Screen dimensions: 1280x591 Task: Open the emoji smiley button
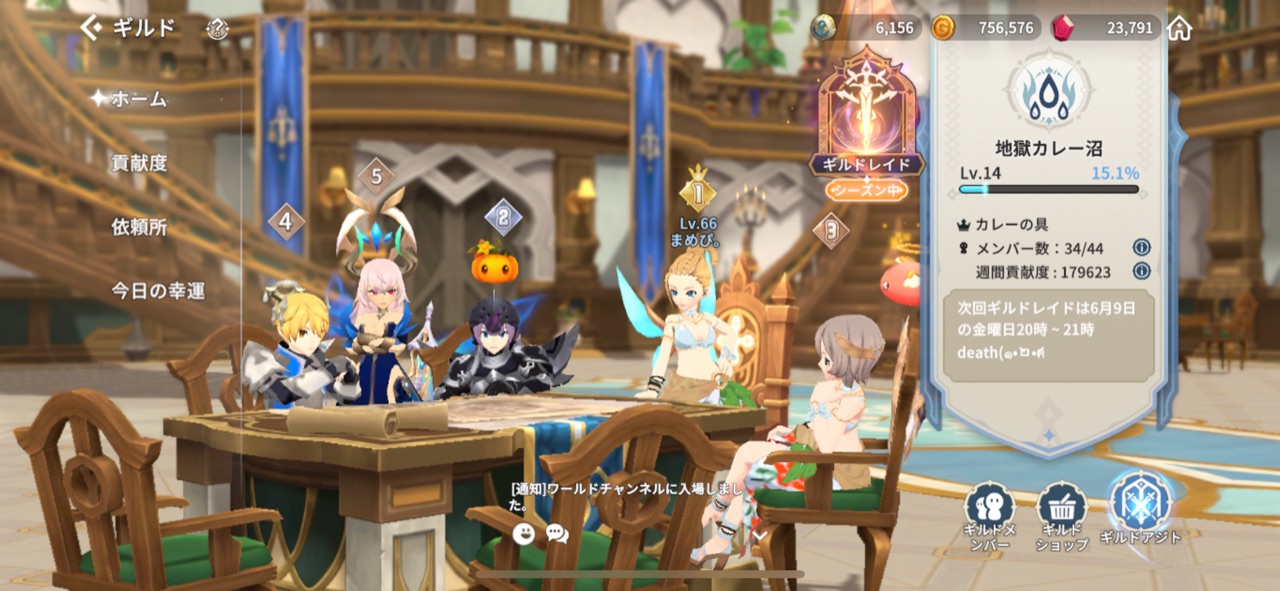click(x=524, y=533)
